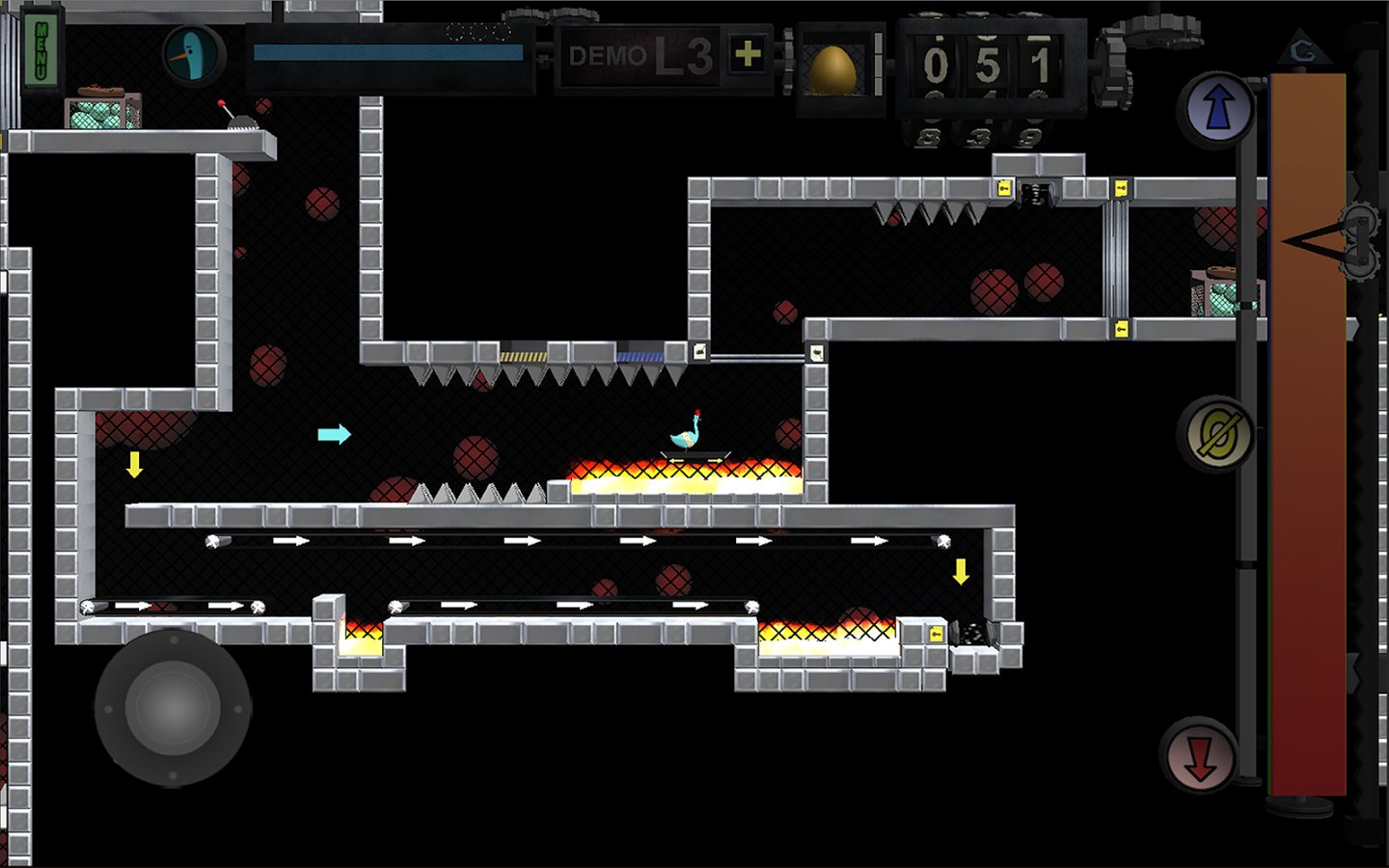1389x868 pixels.
Task: Click the golden egg icon
Action: click(832, 69)
